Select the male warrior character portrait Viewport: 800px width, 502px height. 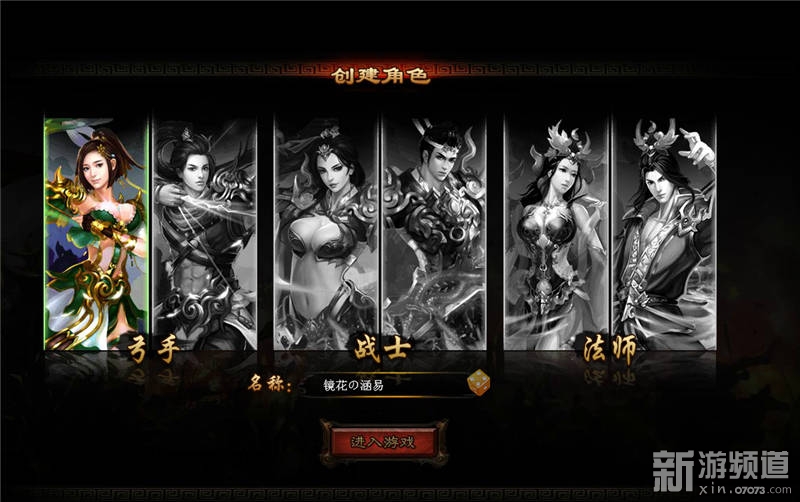(434, 232)
